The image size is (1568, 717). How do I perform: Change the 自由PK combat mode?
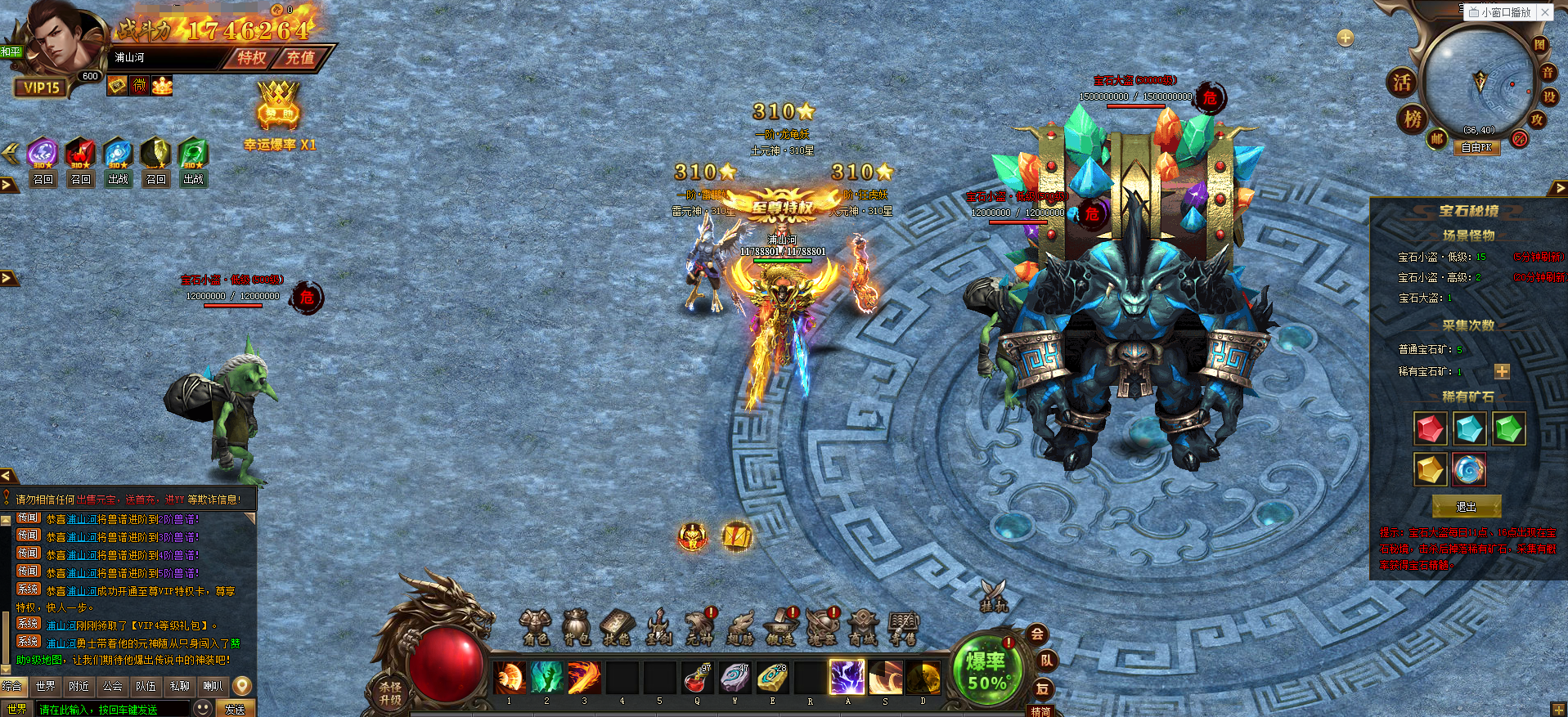point(1476,148)
